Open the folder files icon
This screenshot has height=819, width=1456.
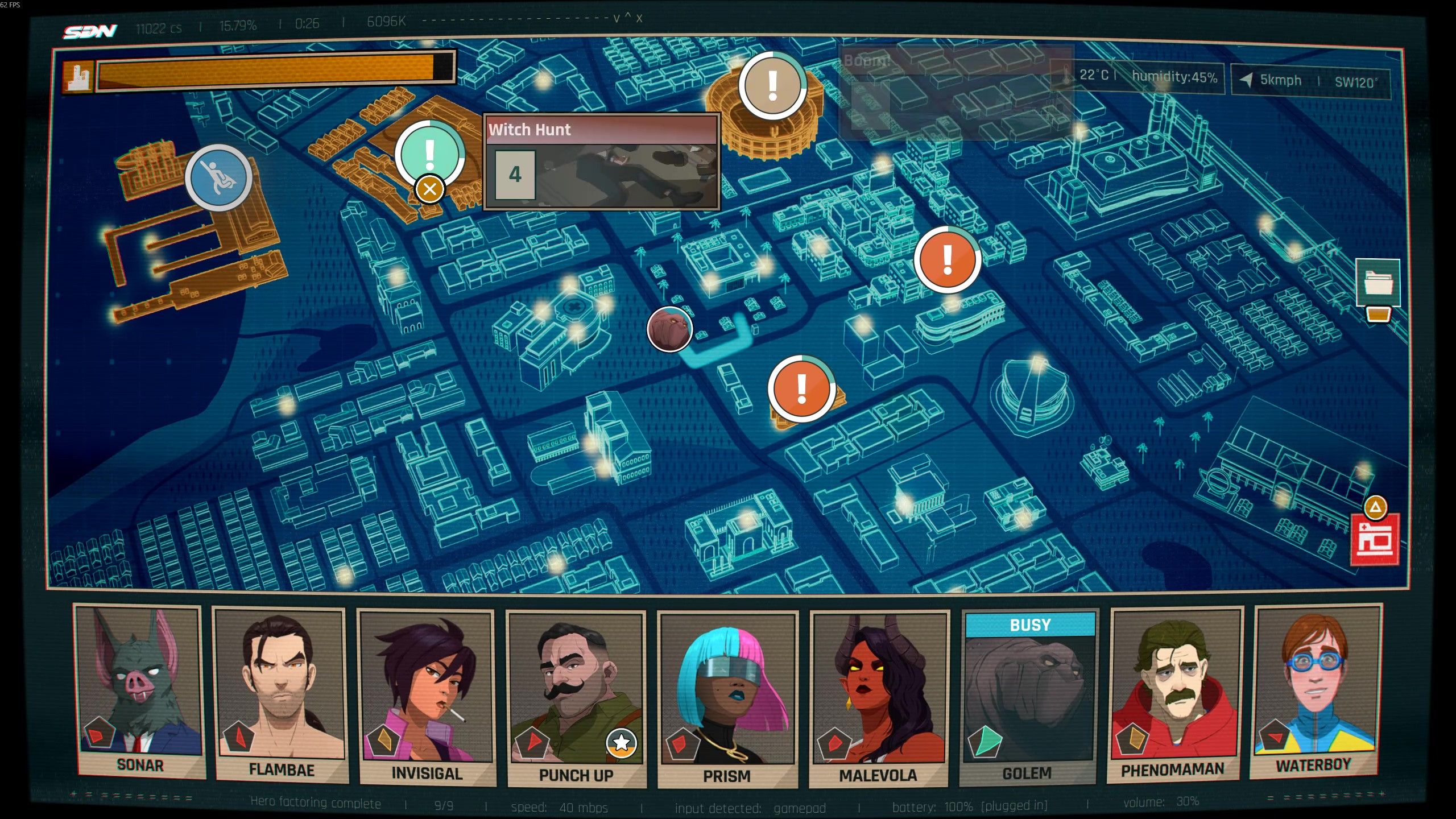(x=1378, y=283)
